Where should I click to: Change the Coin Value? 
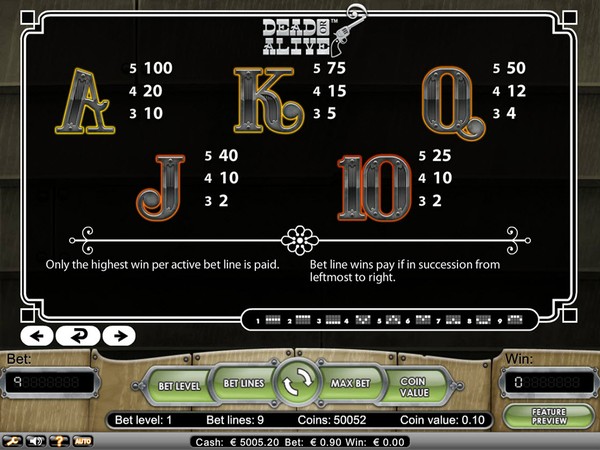click(x=414, y=385)
